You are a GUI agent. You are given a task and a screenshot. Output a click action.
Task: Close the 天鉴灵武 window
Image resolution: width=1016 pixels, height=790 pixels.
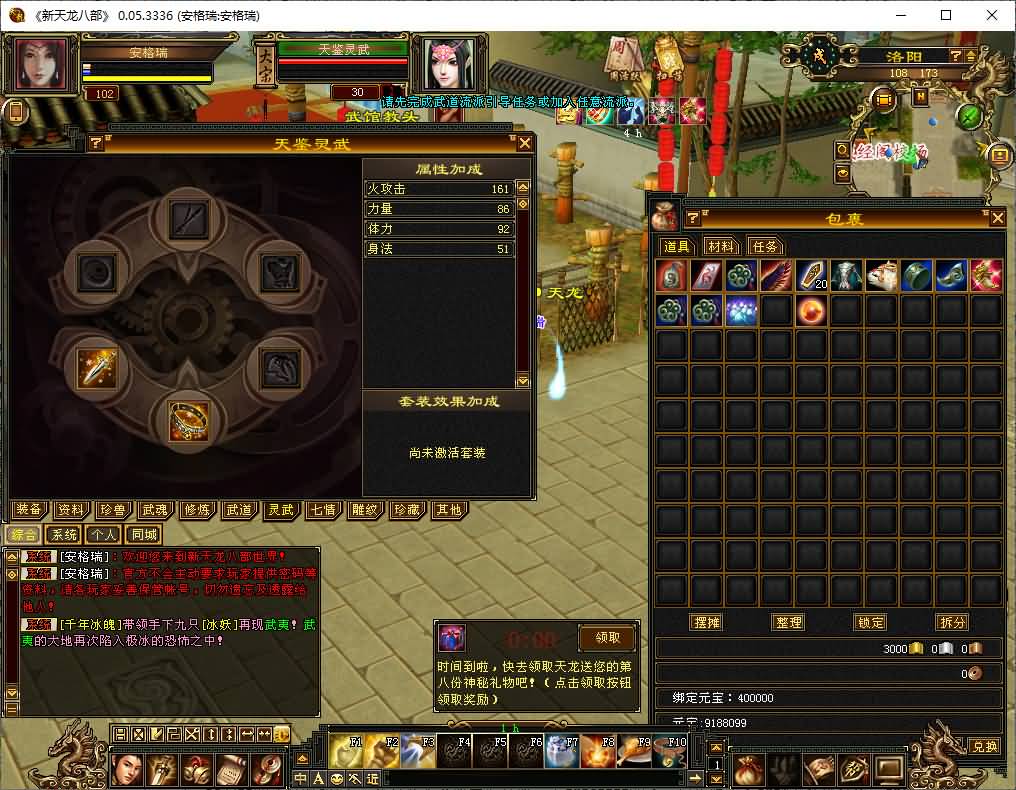524,143
